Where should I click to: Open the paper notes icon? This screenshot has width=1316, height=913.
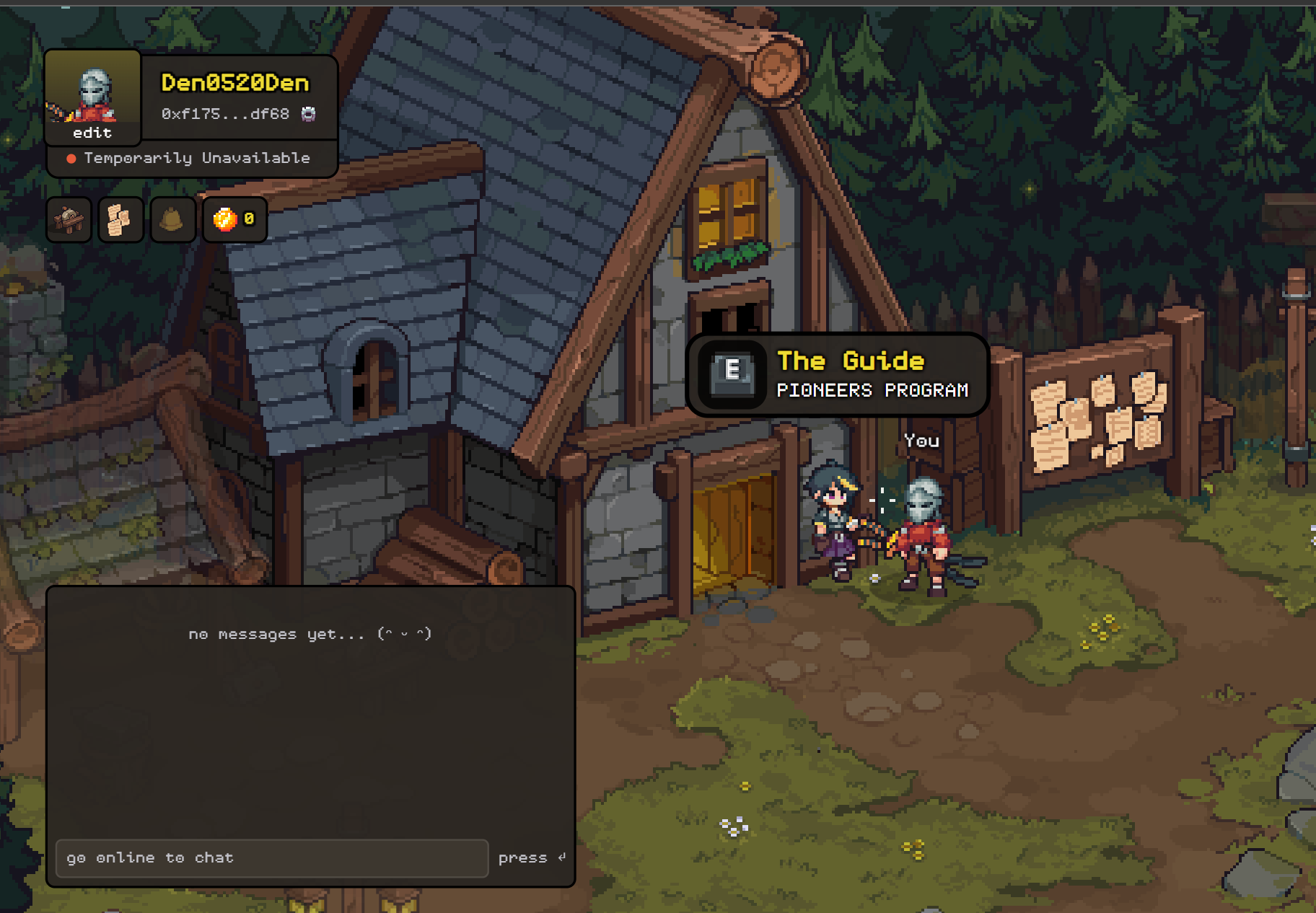tap(120, 219)
